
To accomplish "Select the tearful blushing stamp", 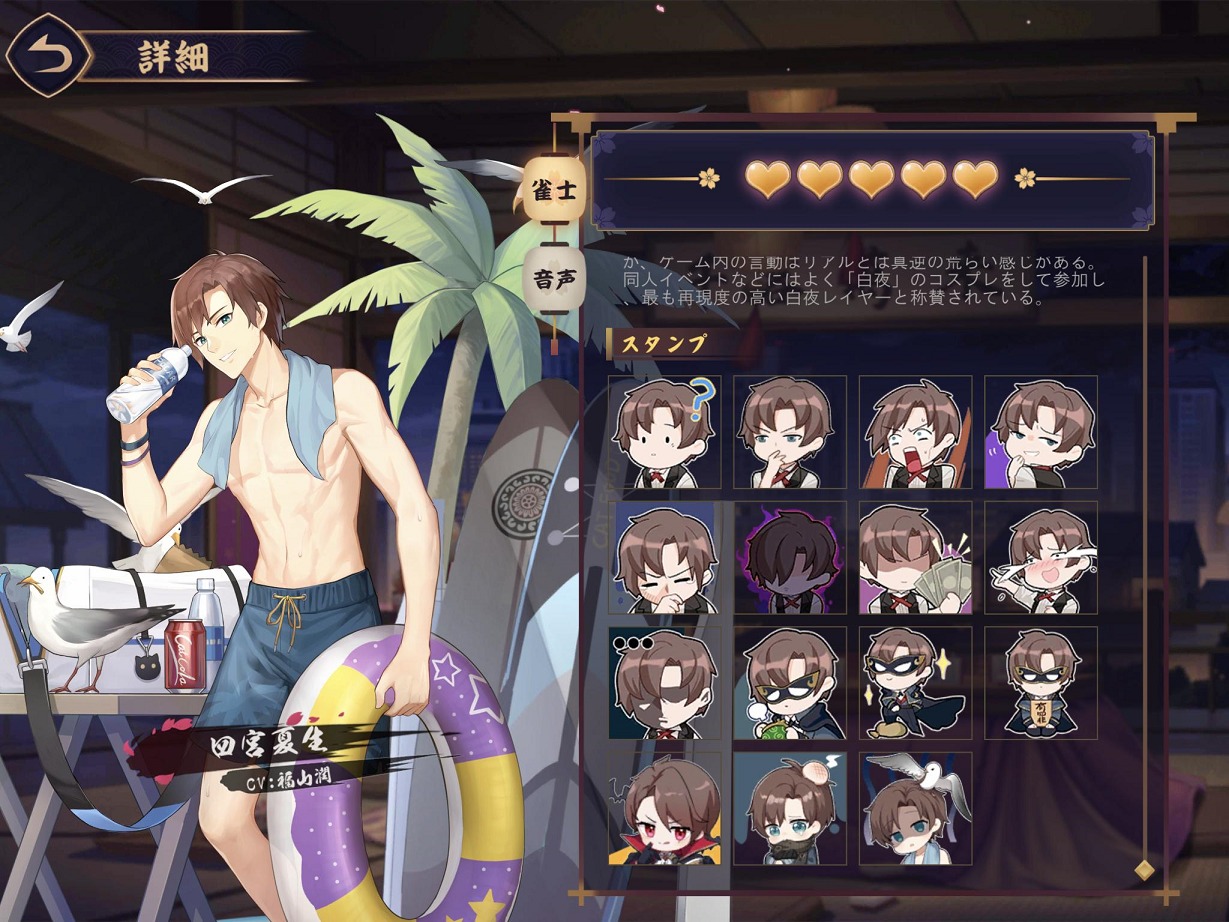I will (1040, 558).
